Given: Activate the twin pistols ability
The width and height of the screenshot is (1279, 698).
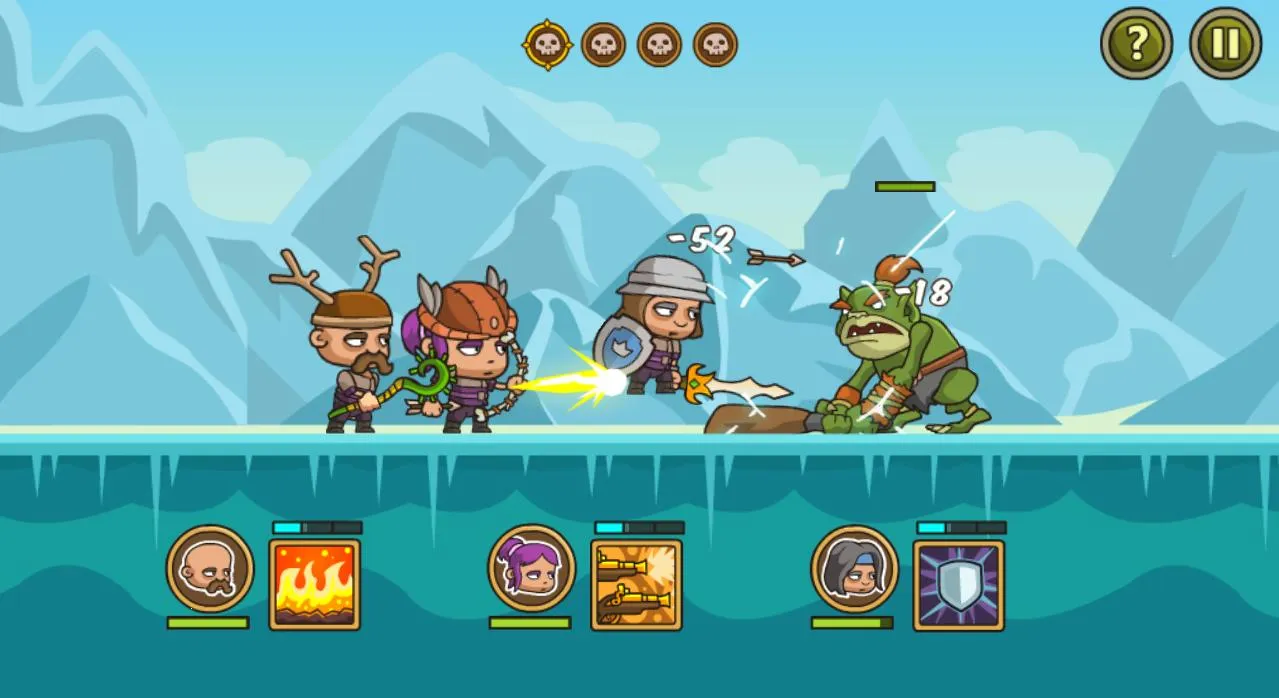Looking at the screenshot, I should 636,585.
